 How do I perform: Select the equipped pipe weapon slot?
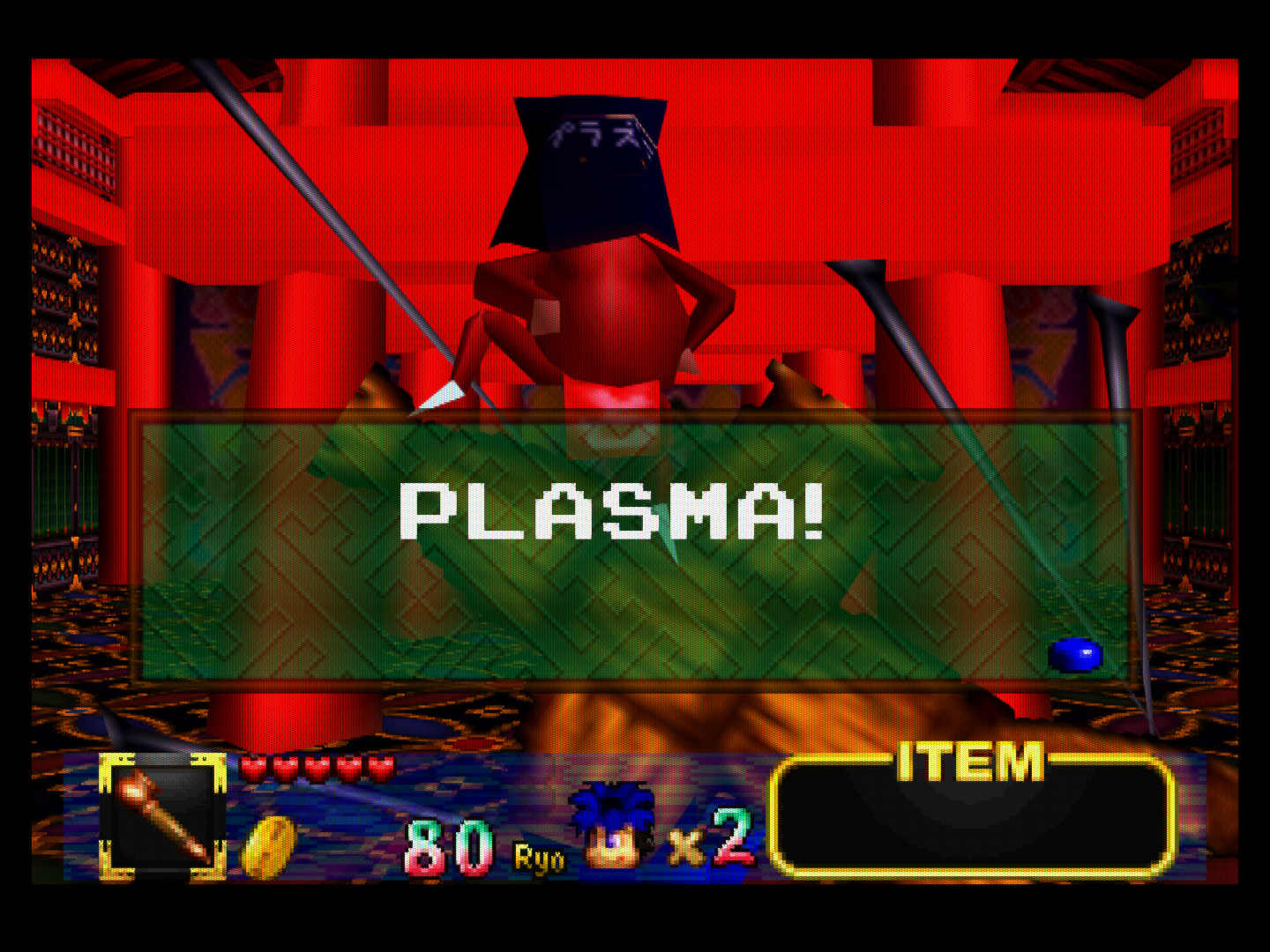tap(162, 817)
